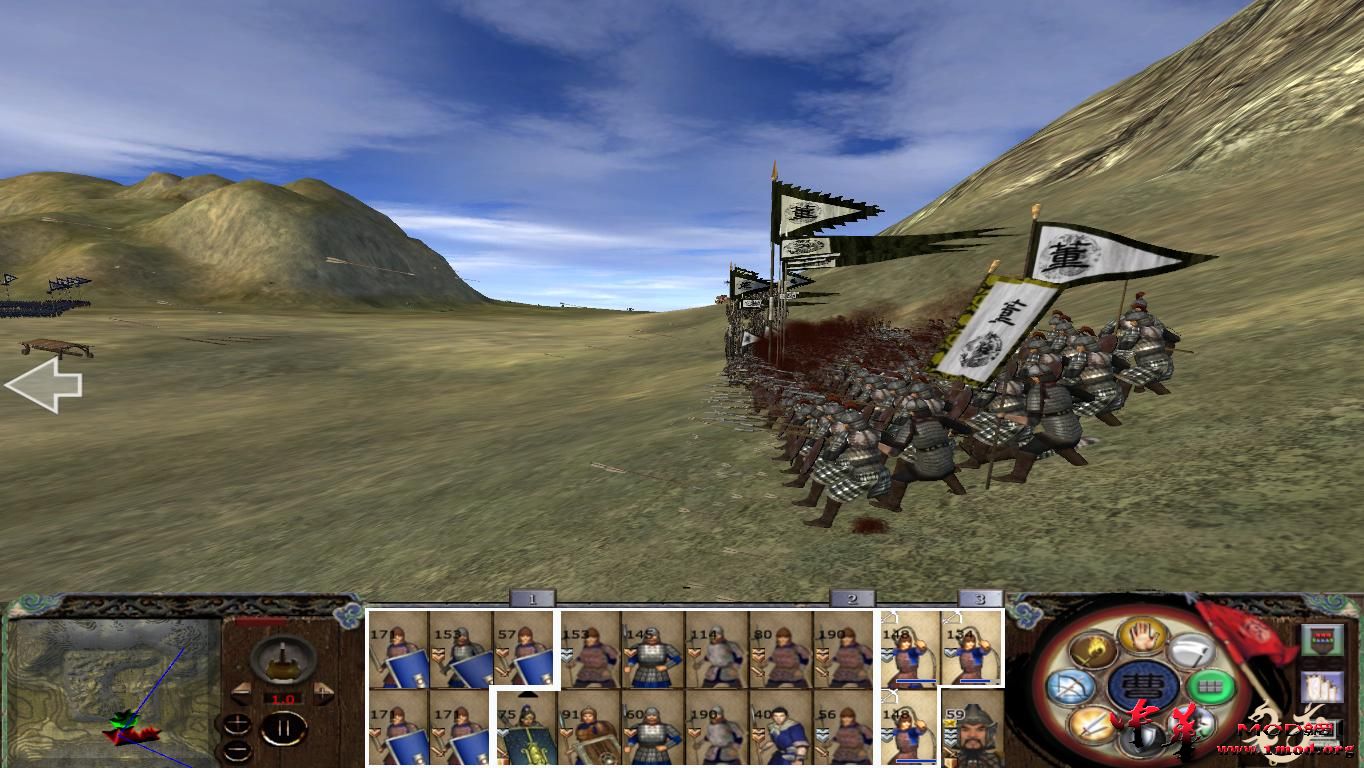Zoom the minimap in with plus button
The image size is (1364, 768).
pyautogui.click(x=237, y=724)
